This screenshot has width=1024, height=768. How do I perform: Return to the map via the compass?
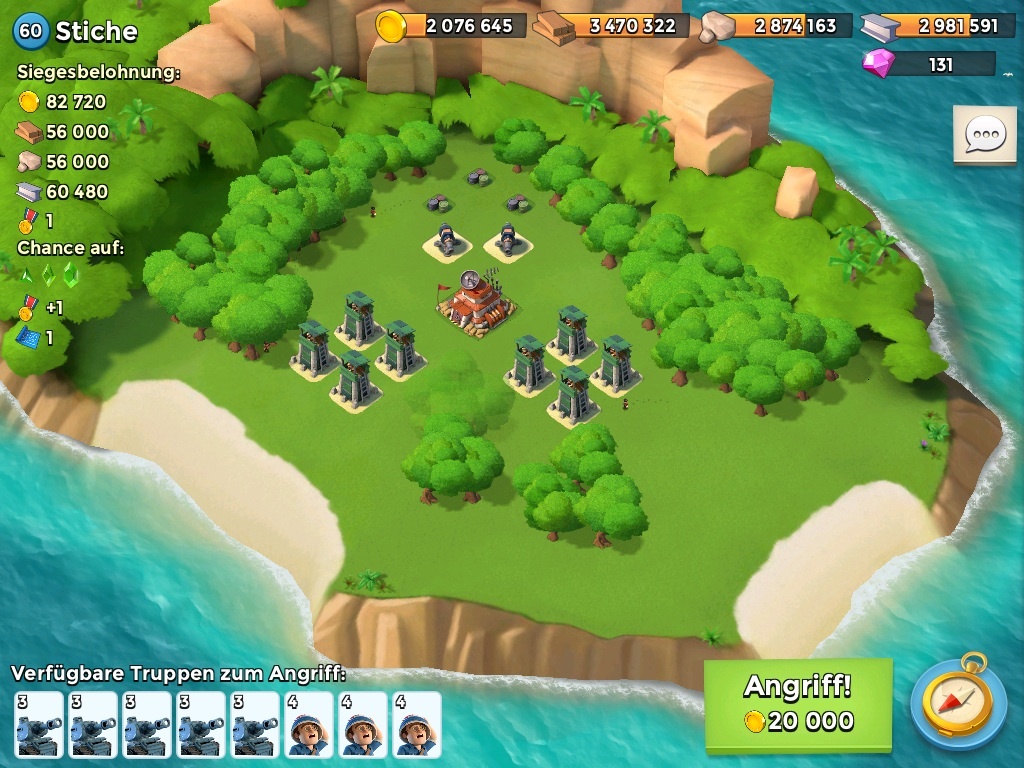click(x=957, y=702)
